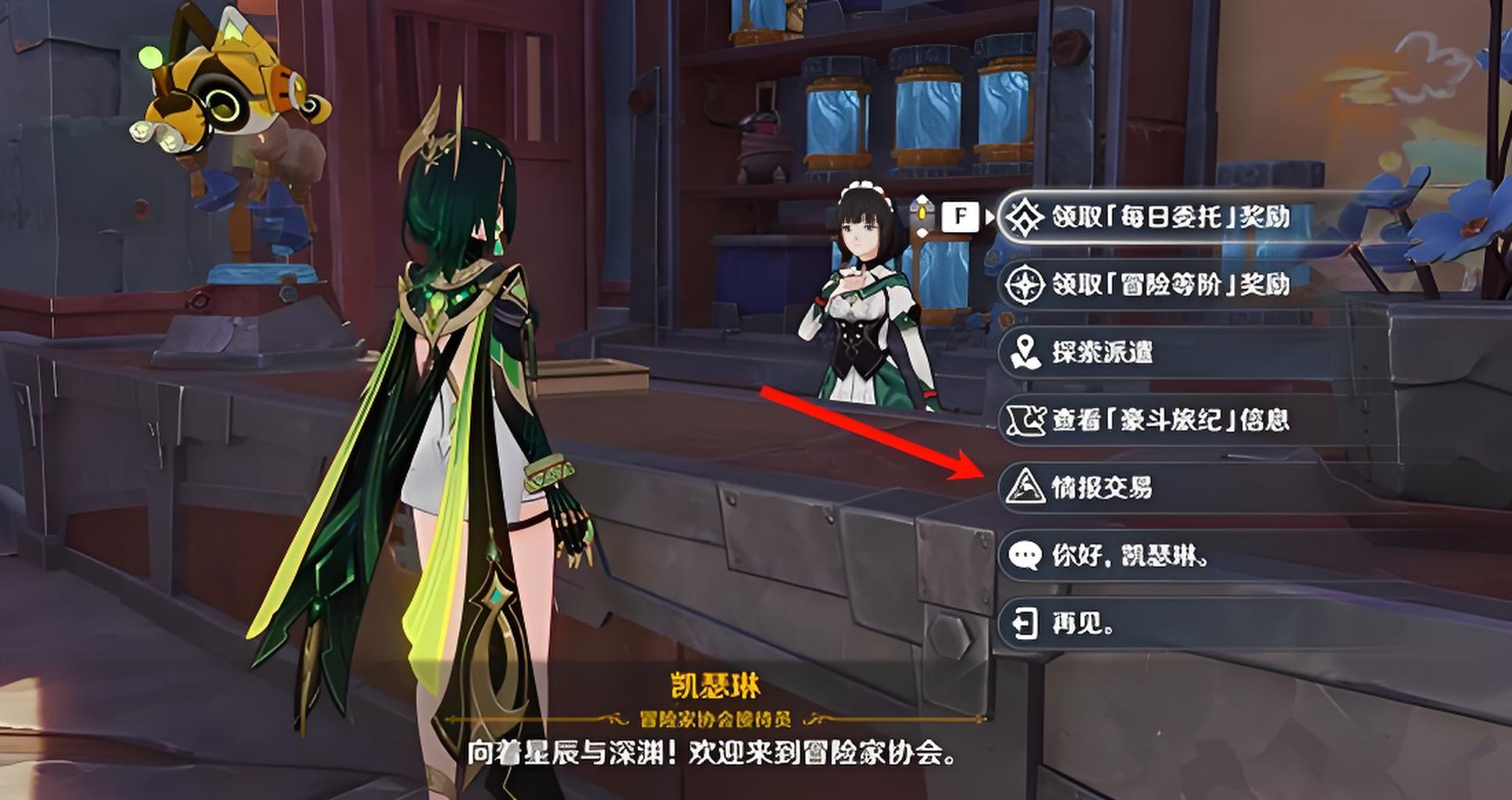Select the 探索派遣 option
Viewport: 1512px width, 800px height.
1109,352
